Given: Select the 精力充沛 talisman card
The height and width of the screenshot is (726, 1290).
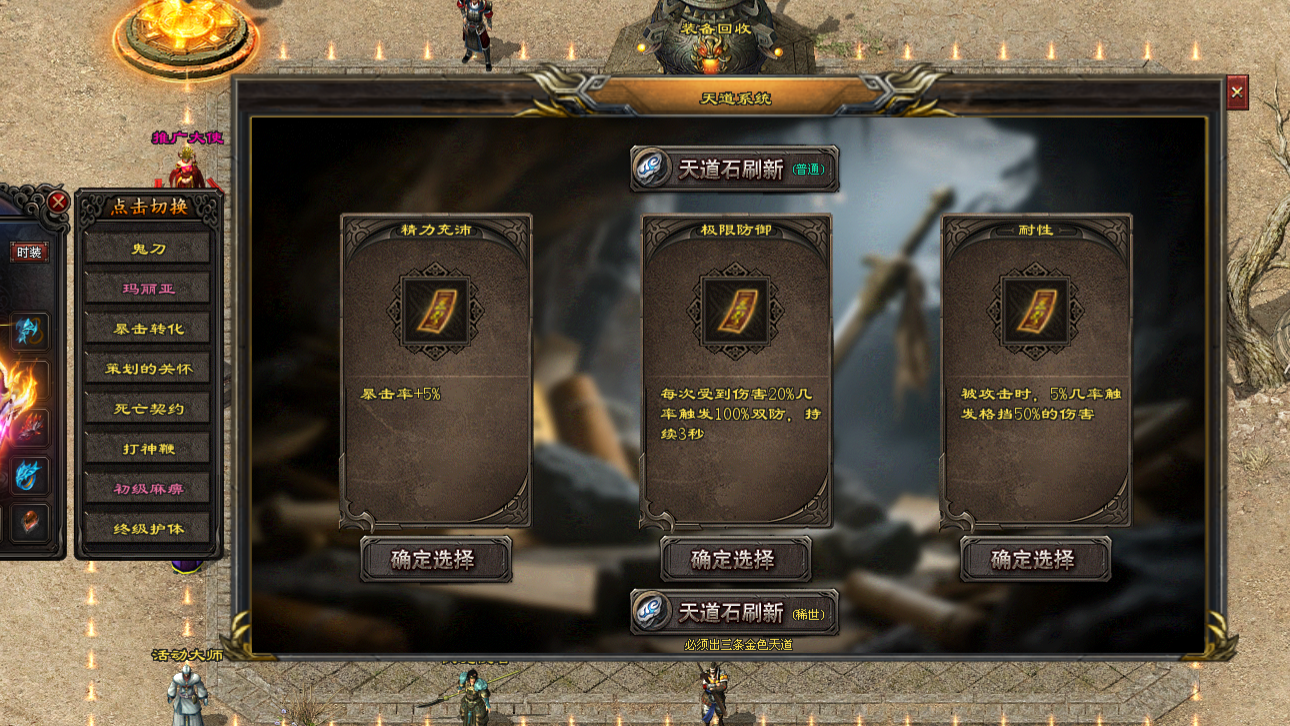Looking at the screenshot, I should click(435, 310).
